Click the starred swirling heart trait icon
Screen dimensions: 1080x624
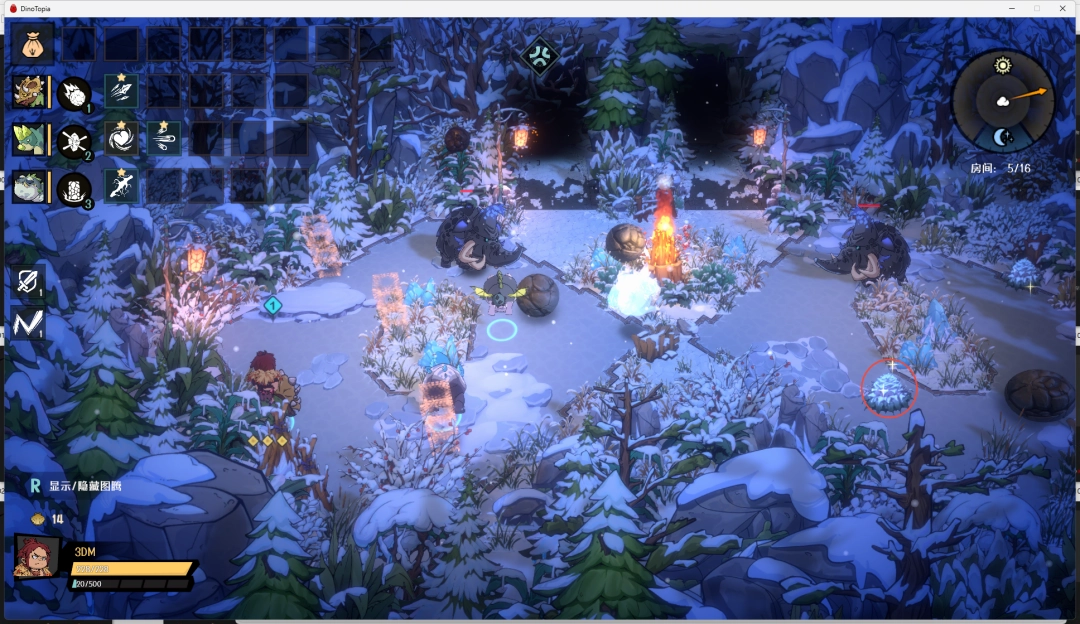tap(121, 138)
